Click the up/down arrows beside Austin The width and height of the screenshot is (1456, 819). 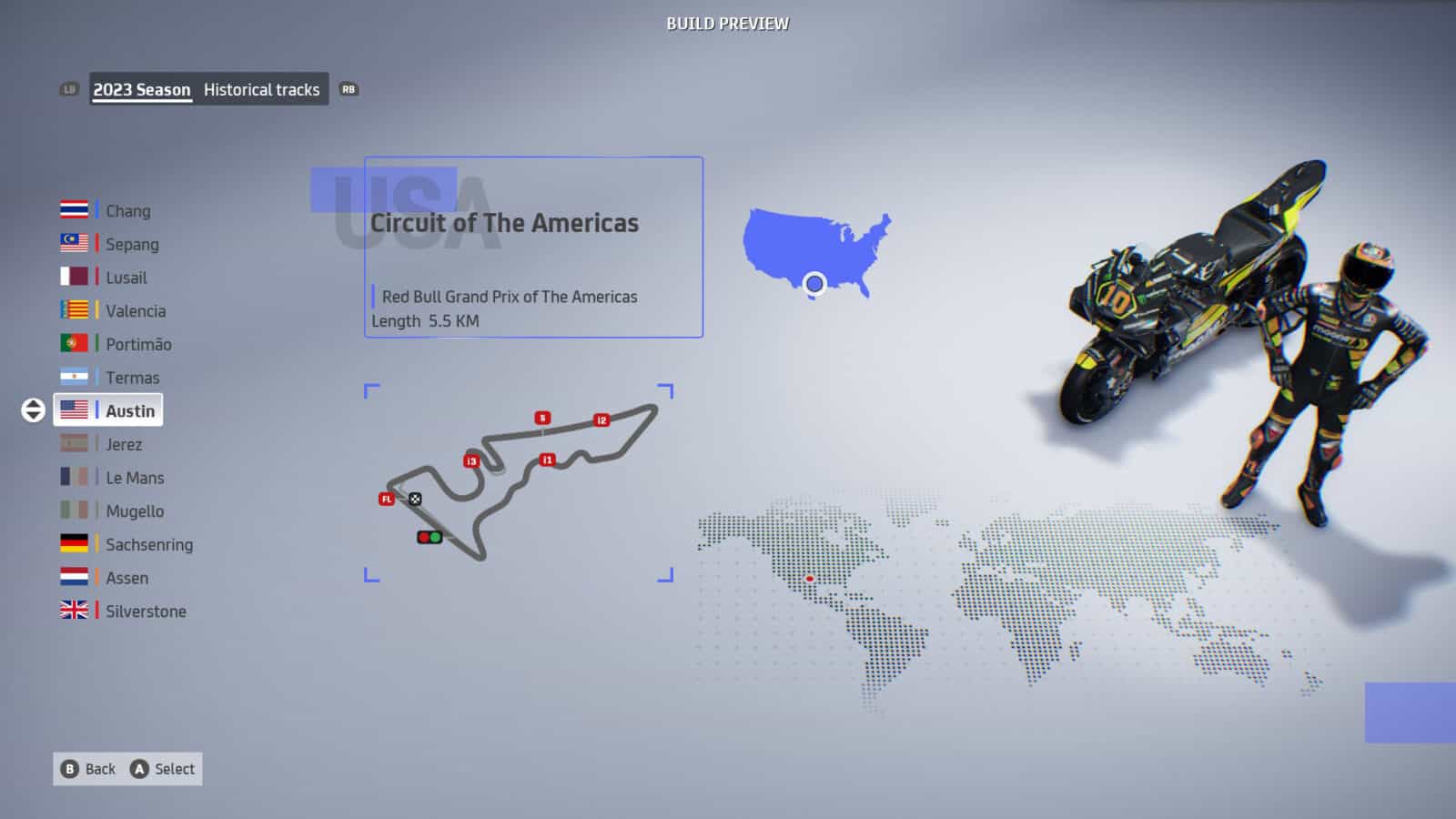click(32, 409)
